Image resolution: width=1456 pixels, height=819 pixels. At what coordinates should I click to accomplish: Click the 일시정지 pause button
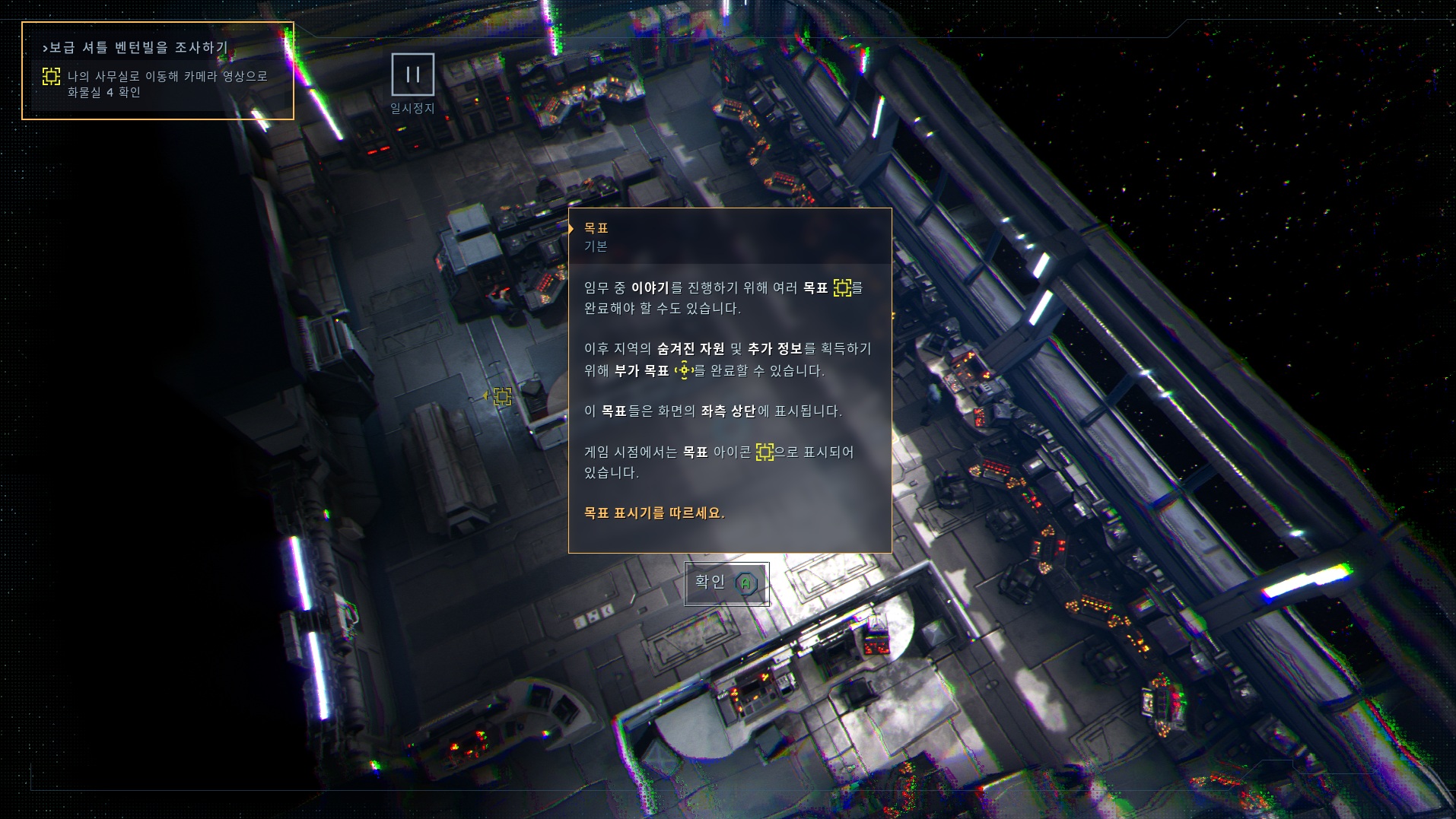click(x=413, y=75)
